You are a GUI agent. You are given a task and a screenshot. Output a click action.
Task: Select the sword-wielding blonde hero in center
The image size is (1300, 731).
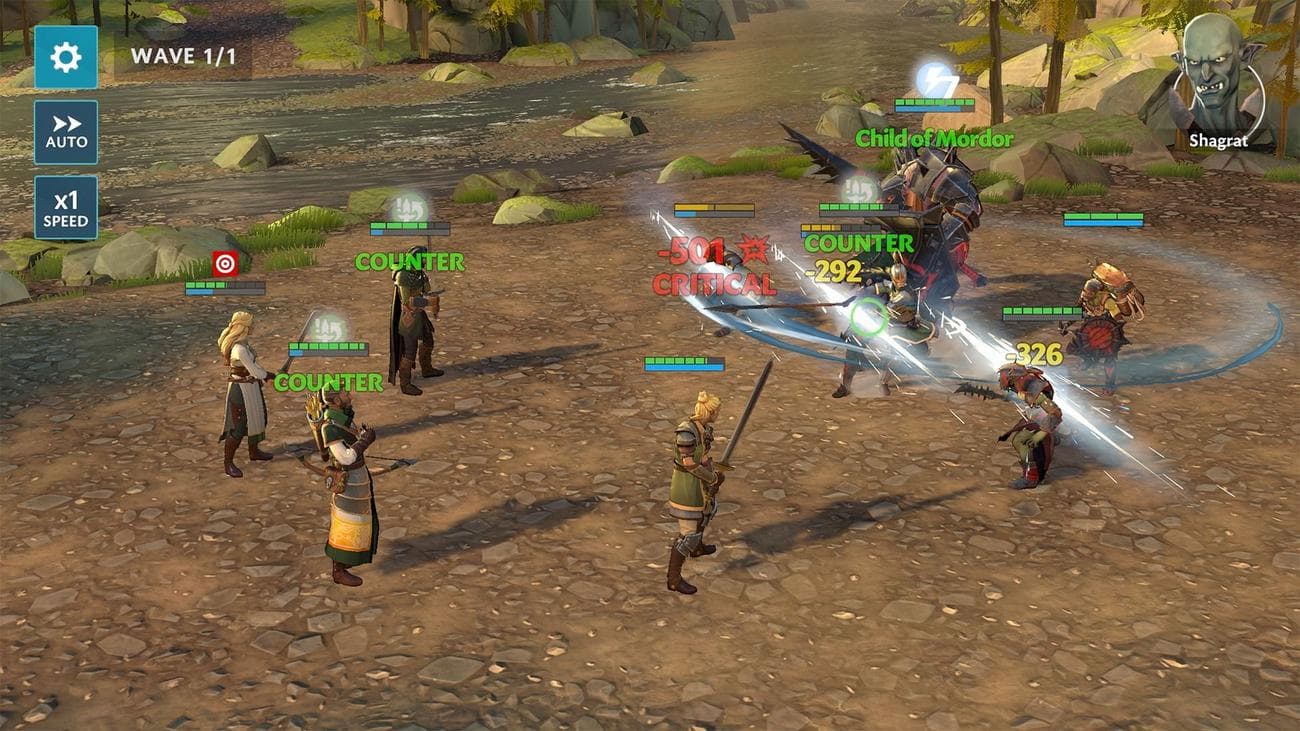pos(695,480)
